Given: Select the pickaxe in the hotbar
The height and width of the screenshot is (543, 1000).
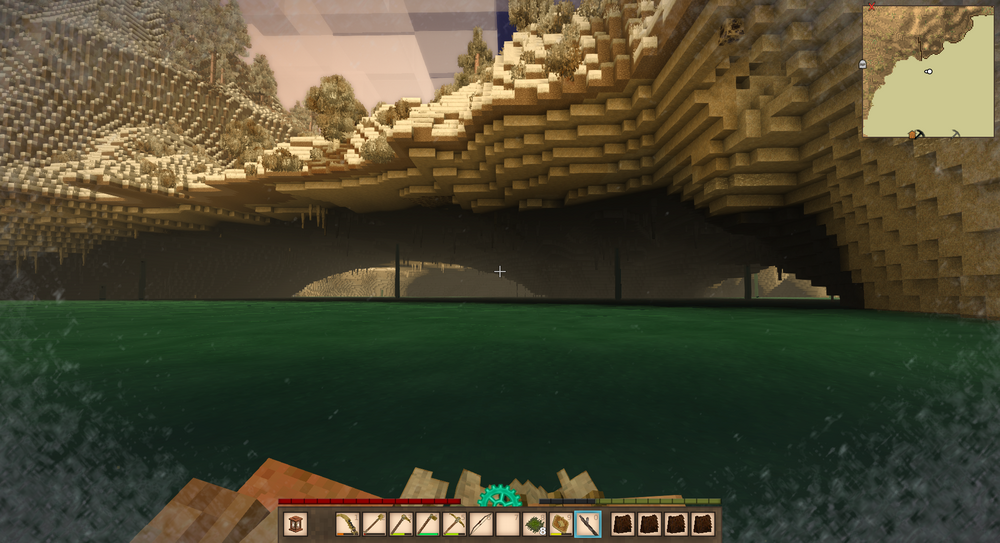Looking at the screenshot, I should point(454,524).
